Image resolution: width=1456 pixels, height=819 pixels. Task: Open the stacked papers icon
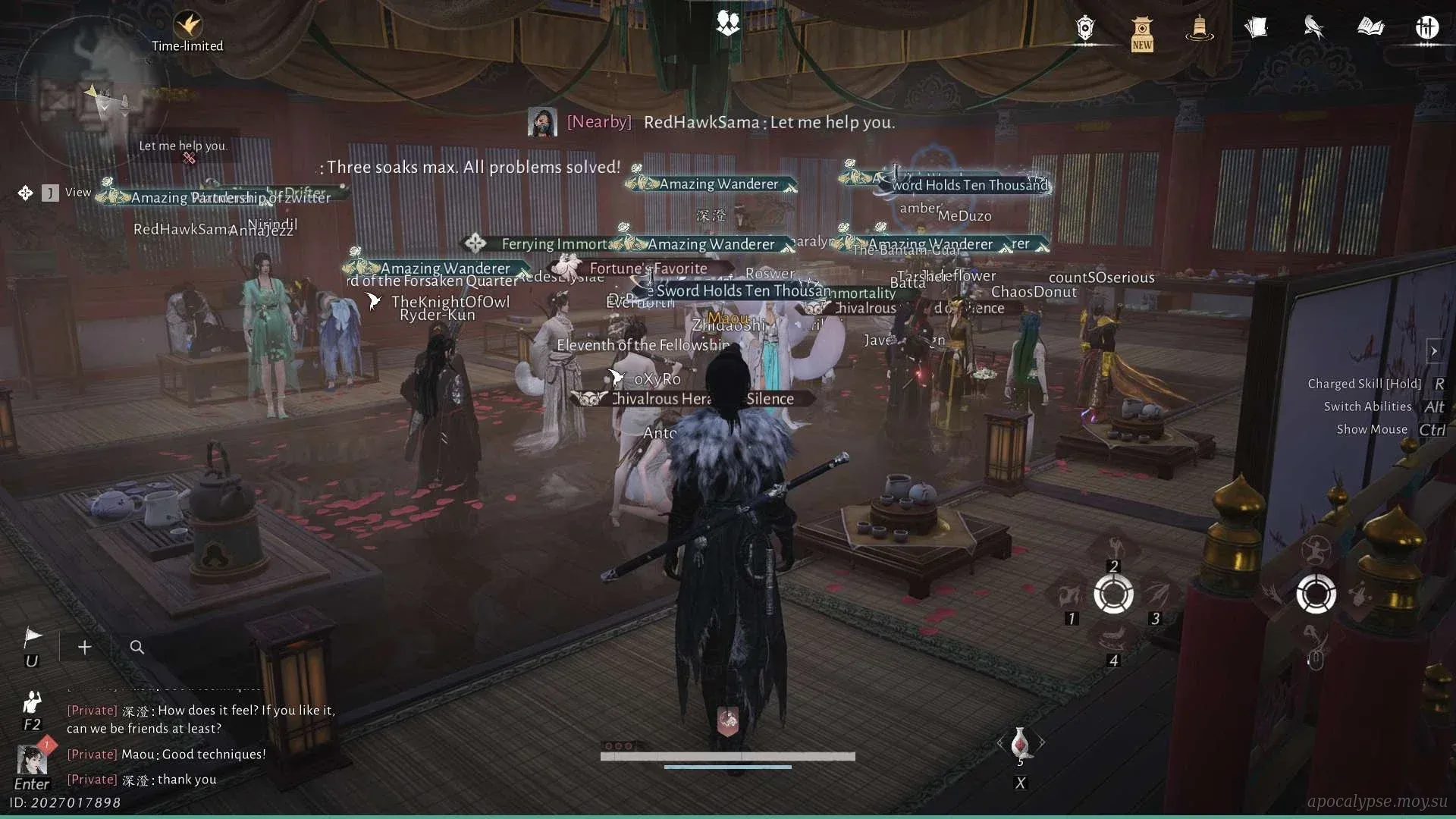(1256, 29)
